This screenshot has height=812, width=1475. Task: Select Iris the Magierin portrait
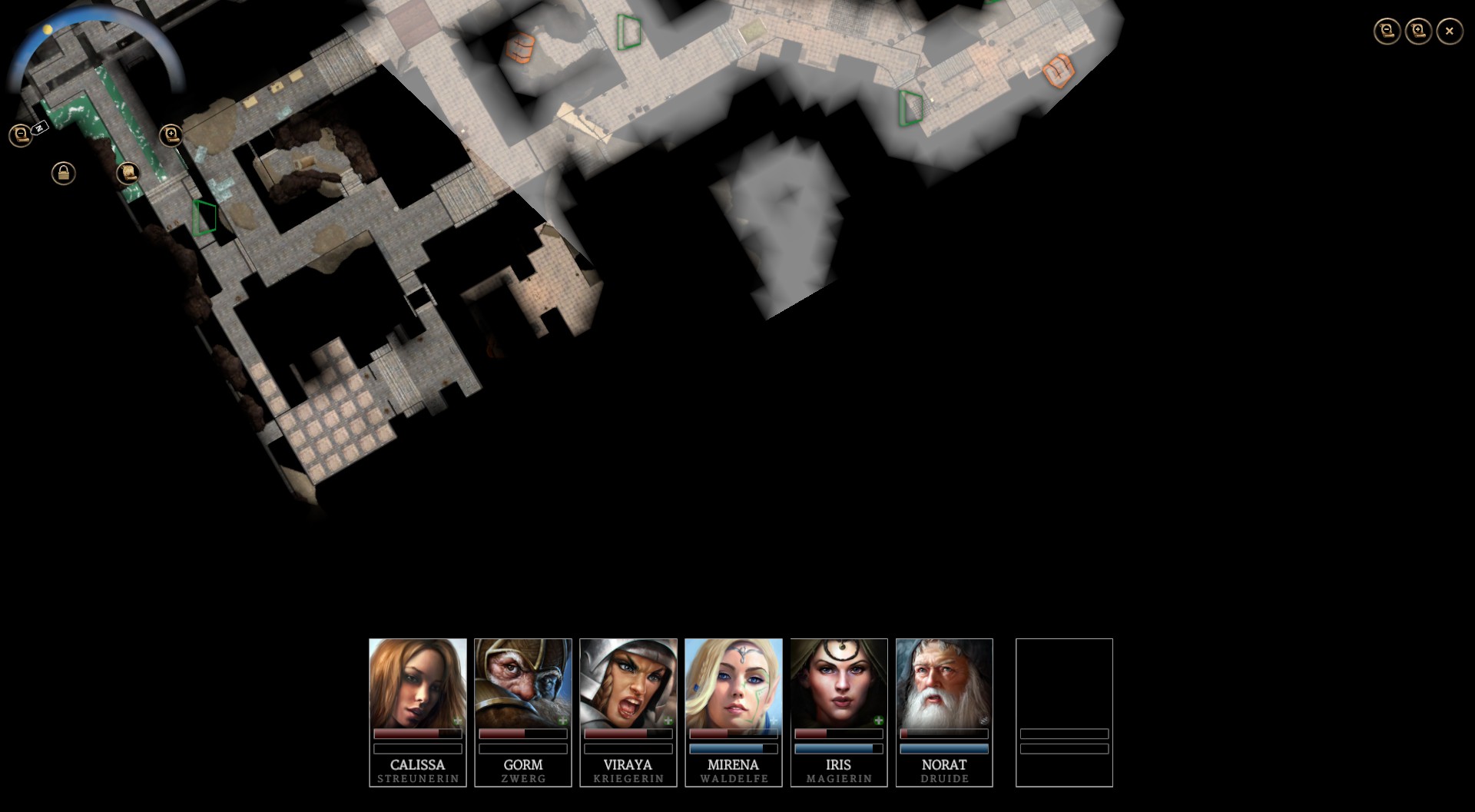pos(838,684)
